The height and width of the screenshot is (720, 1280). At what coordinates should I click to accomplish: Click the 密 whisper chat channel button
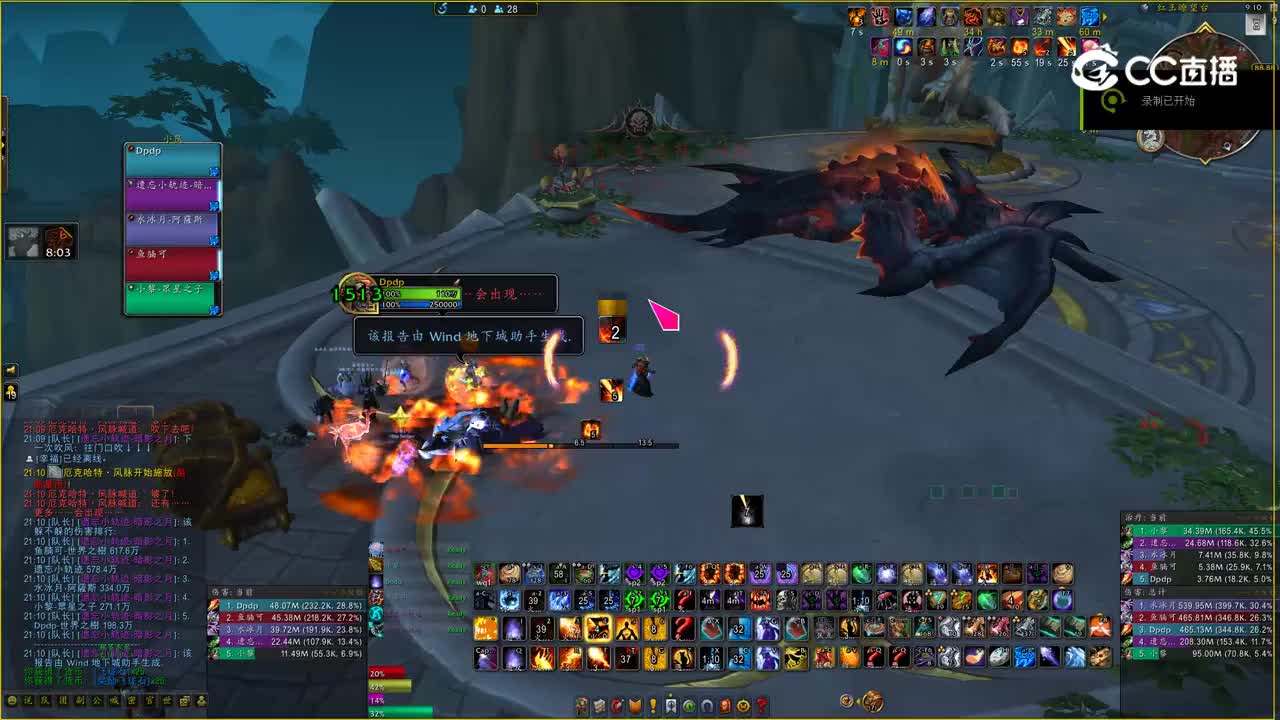(x=131, y=703)
